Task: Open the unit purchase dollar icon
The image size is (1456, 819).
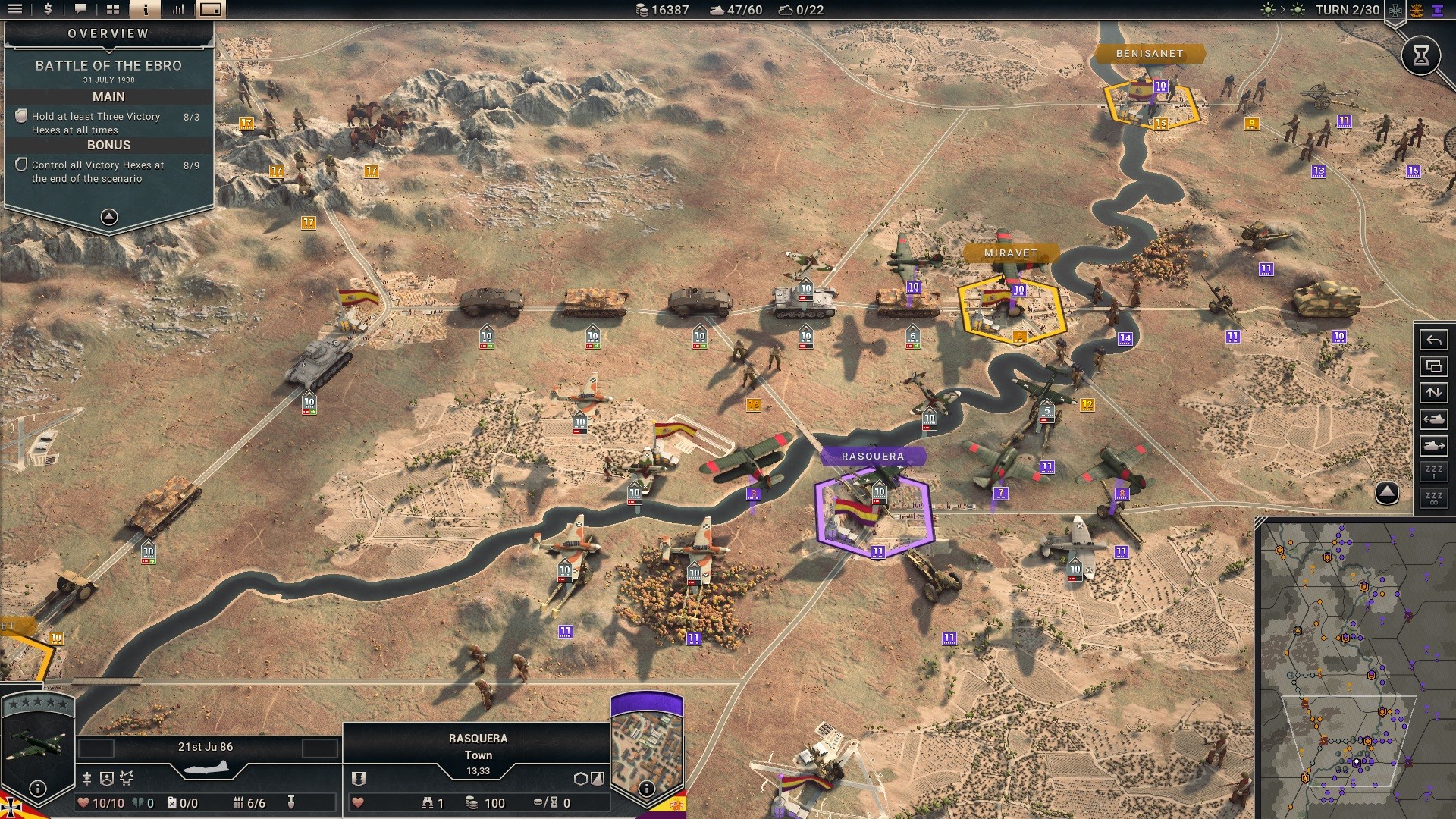Action: click(48, 10)
